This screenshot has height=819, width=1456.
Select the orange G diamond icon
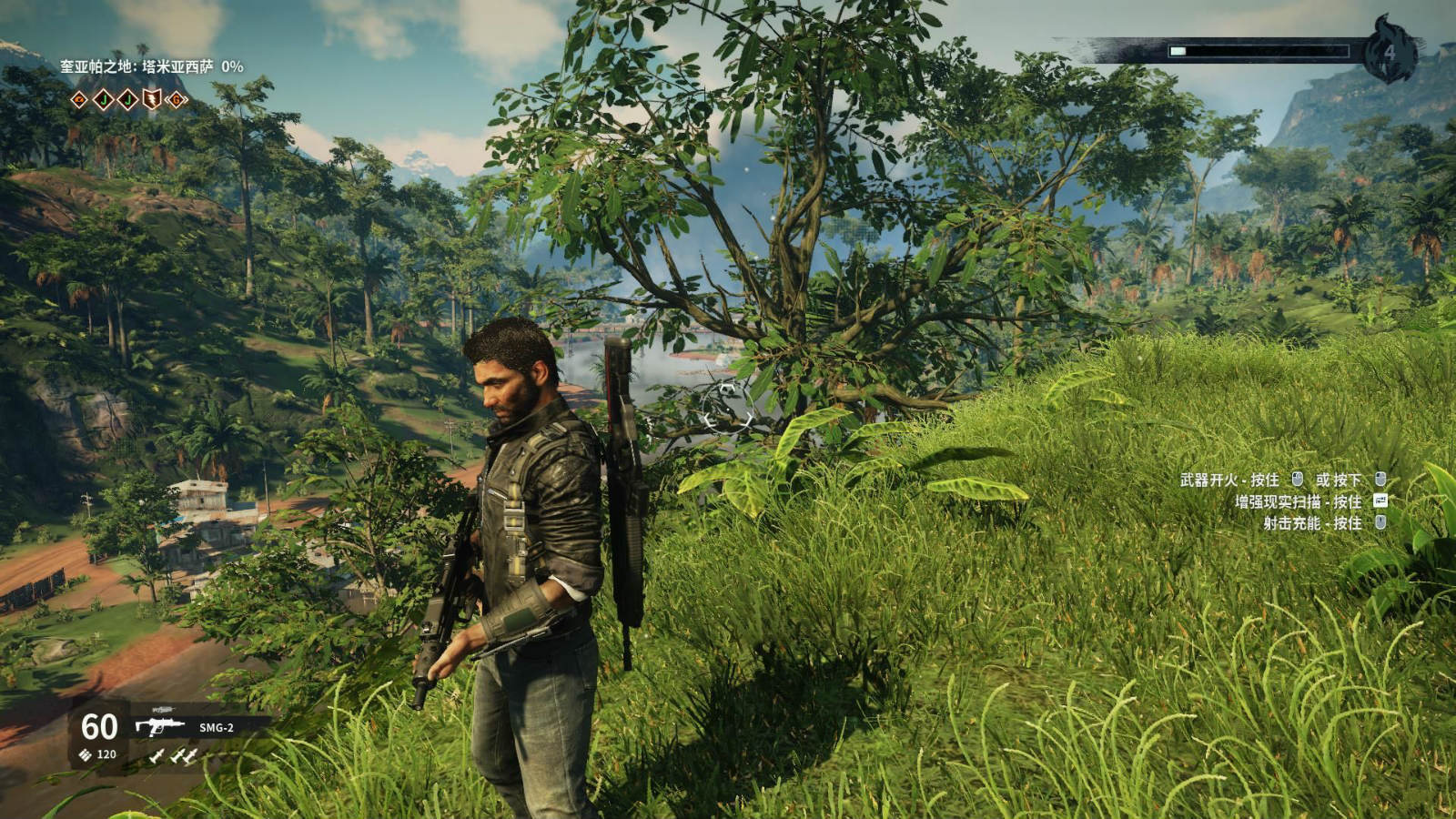coord(176,99)
